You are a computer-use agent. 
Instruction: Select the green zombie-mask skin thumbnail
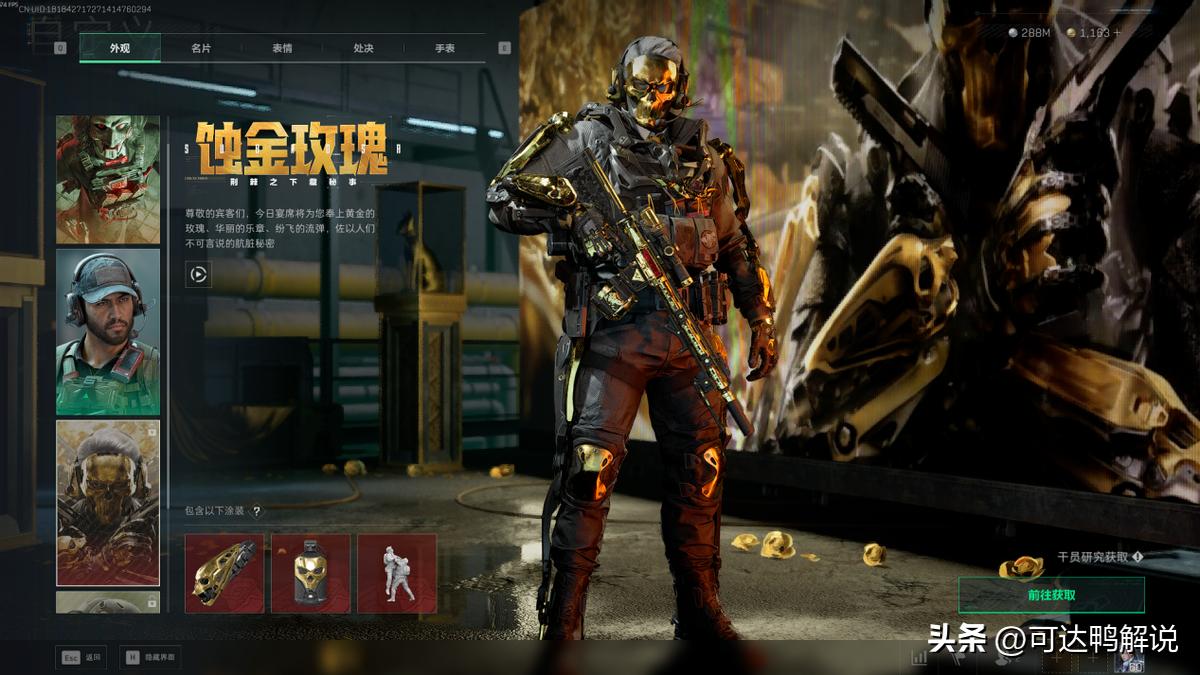108,180
